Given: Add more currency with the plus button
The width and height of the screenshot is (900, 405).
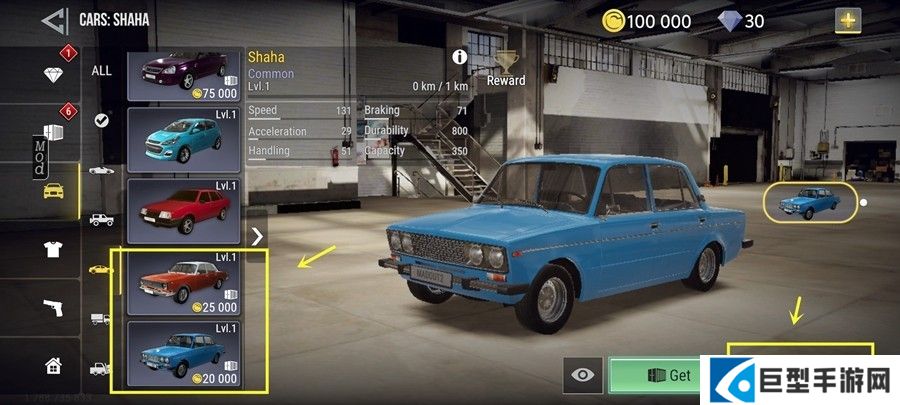Looking at the screenshot, I should tap(849, 20).
